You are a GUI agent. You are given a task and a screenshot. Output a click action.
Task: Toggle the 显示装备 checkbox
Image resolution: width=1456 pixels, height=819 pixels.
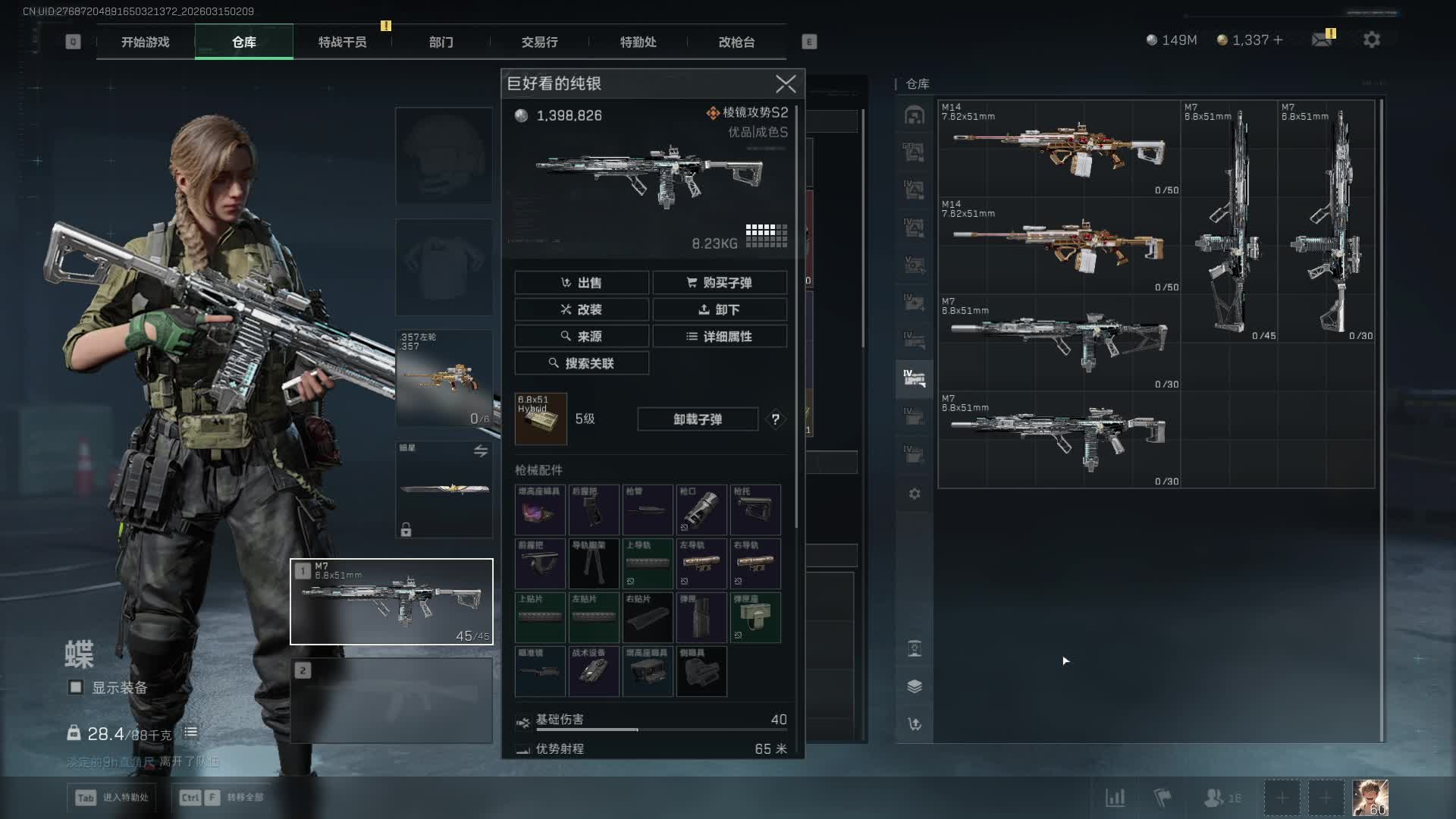(76, 687)
